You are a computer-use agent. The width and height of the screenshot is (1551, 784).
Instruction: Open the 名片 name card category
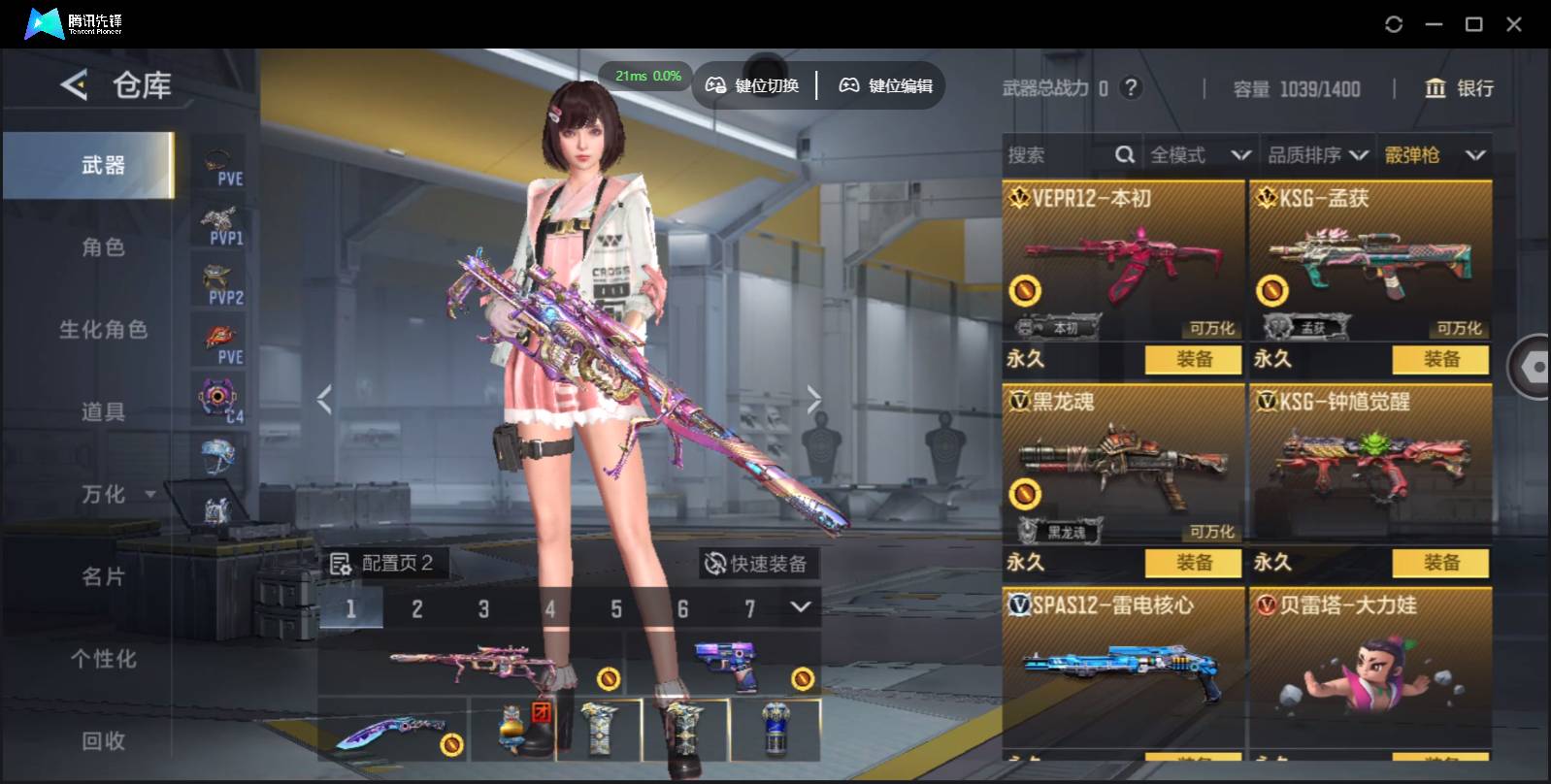point(102,577)
